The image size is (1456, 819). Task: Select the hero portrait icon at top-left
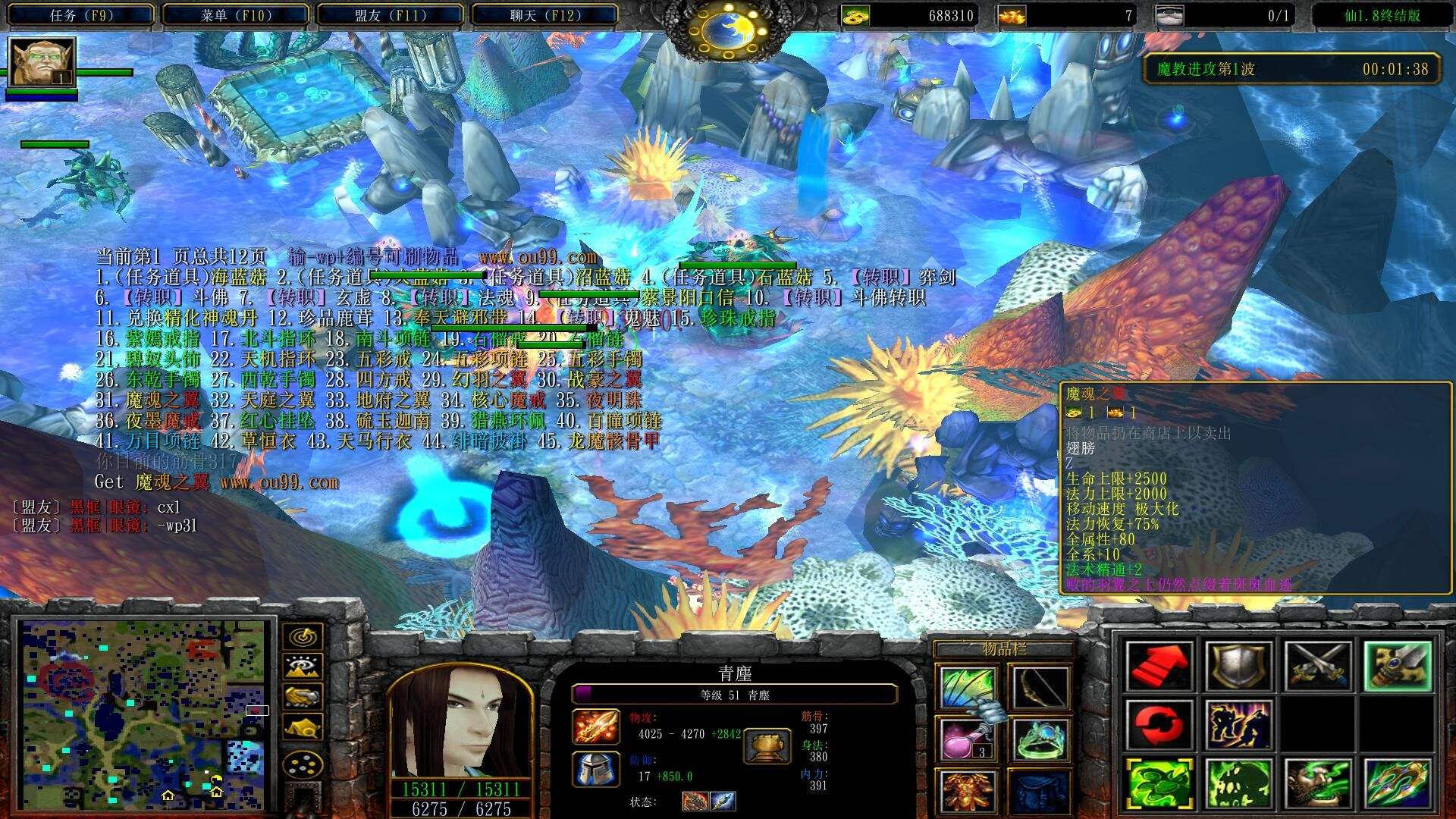(x=42, y=61)
